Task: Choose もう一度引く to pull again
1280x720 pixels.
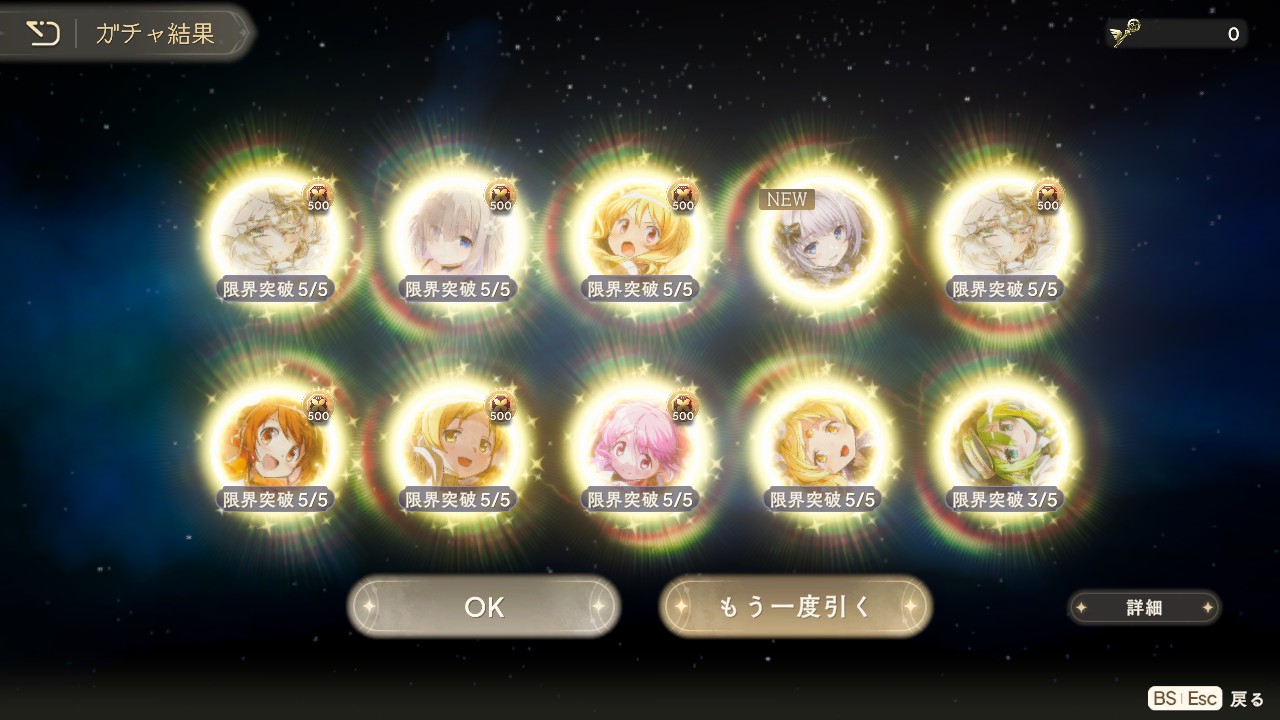Action: [x=796, y=607]
